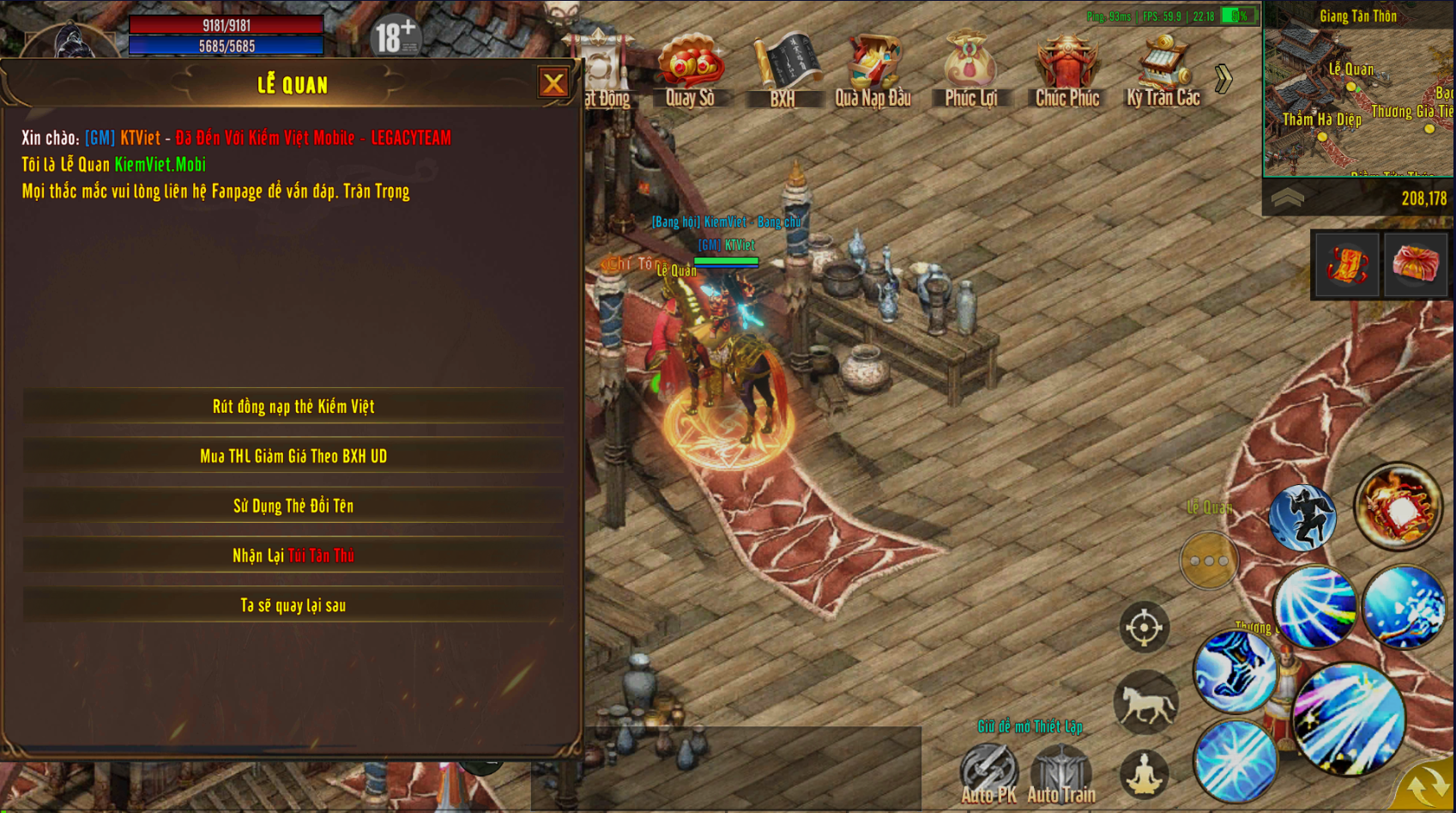Toggle Auto PK mode
This screenshot has width=1456, height=813.
tap(988, 773)
